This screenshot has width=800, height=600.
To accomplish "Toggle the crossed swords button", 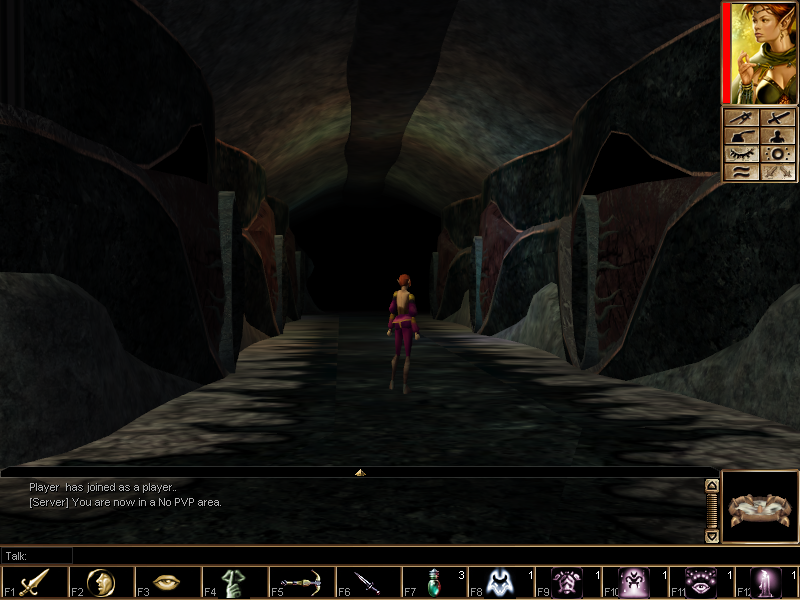I will 779,173.
